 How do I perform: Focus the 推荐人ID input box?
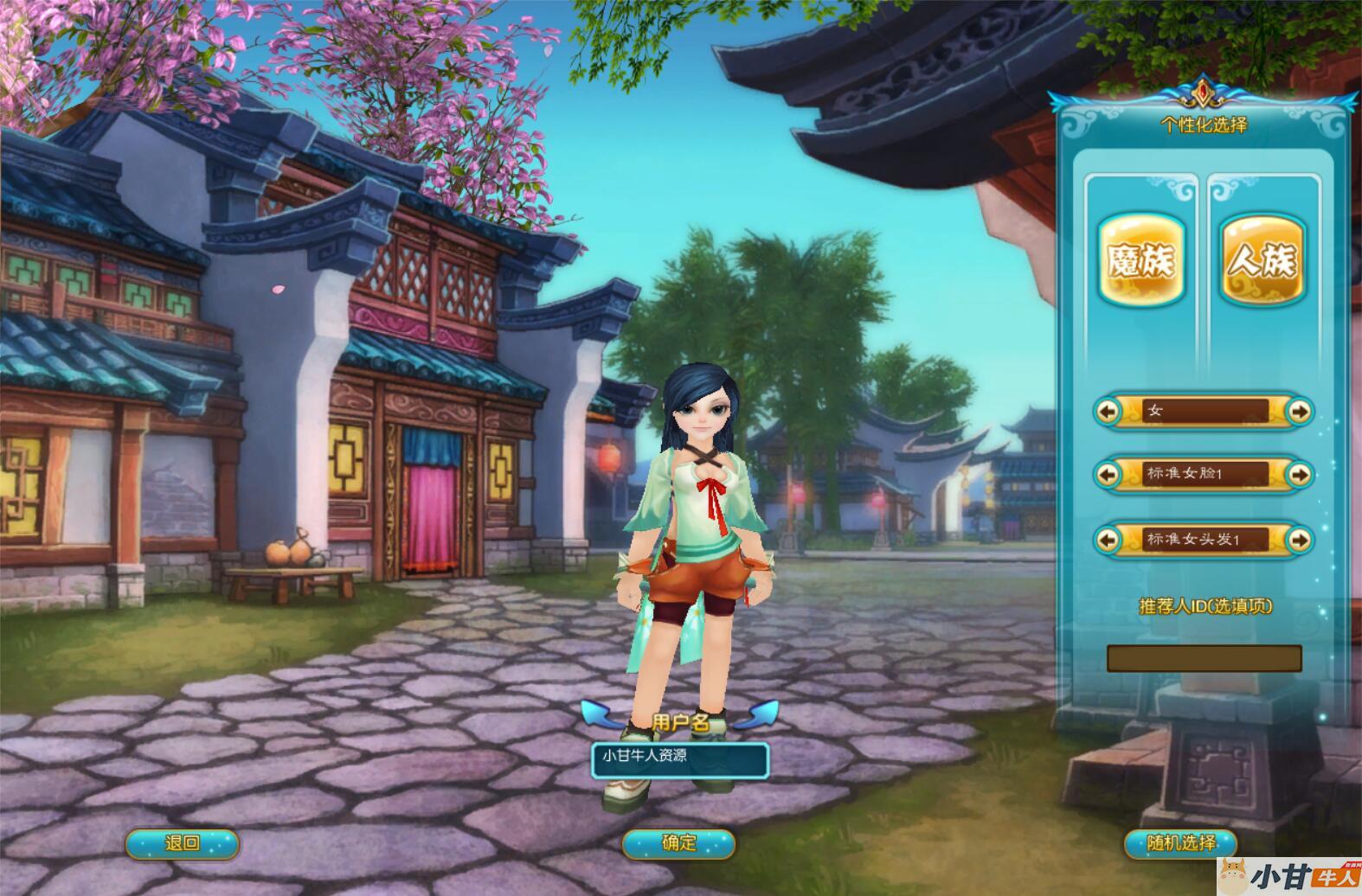pos(1204,658)
